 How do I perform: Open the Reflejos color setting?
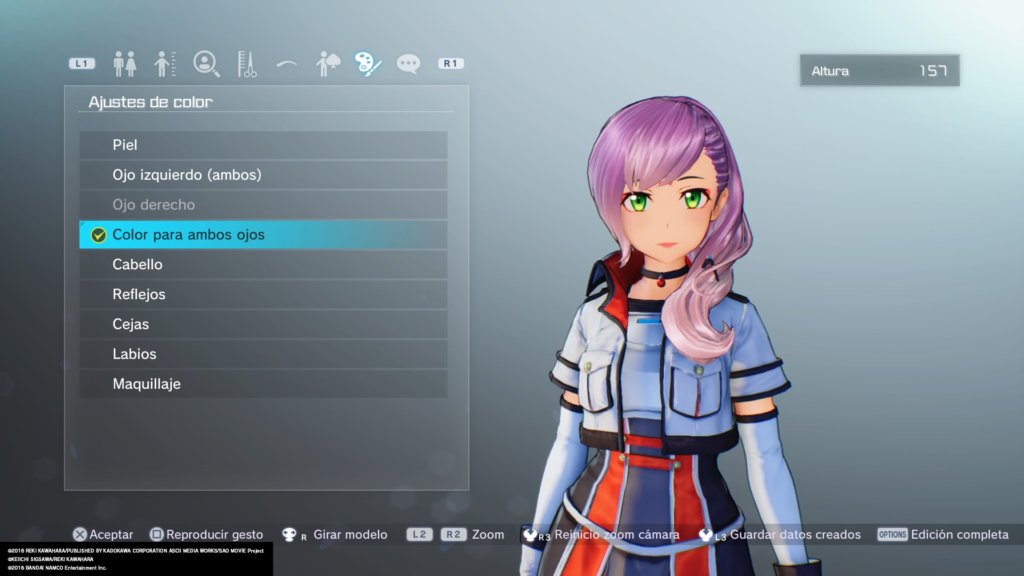coord(263,295)
